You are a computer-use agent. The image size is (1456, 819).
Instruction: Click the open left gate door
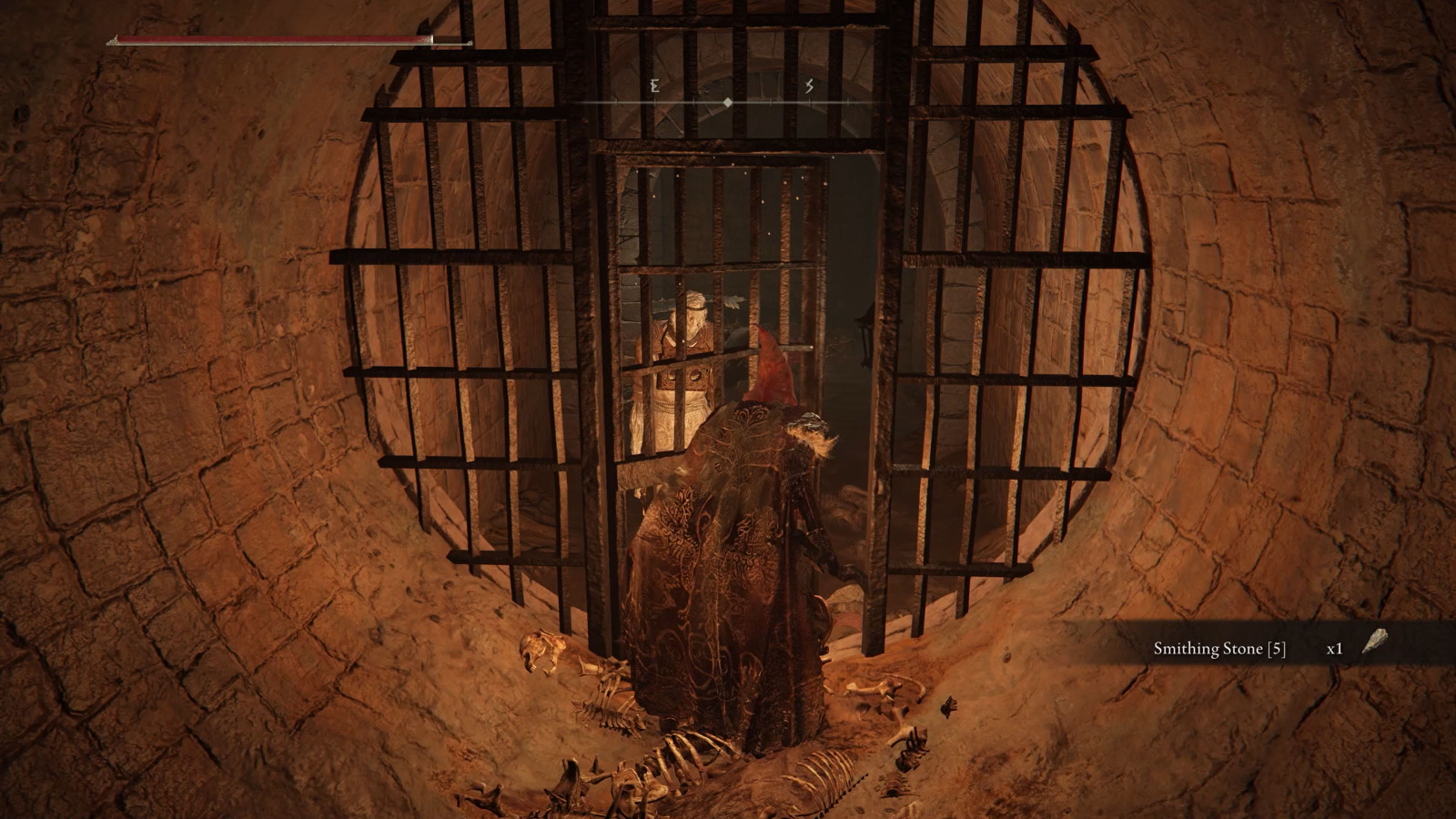tap(473, 318)
